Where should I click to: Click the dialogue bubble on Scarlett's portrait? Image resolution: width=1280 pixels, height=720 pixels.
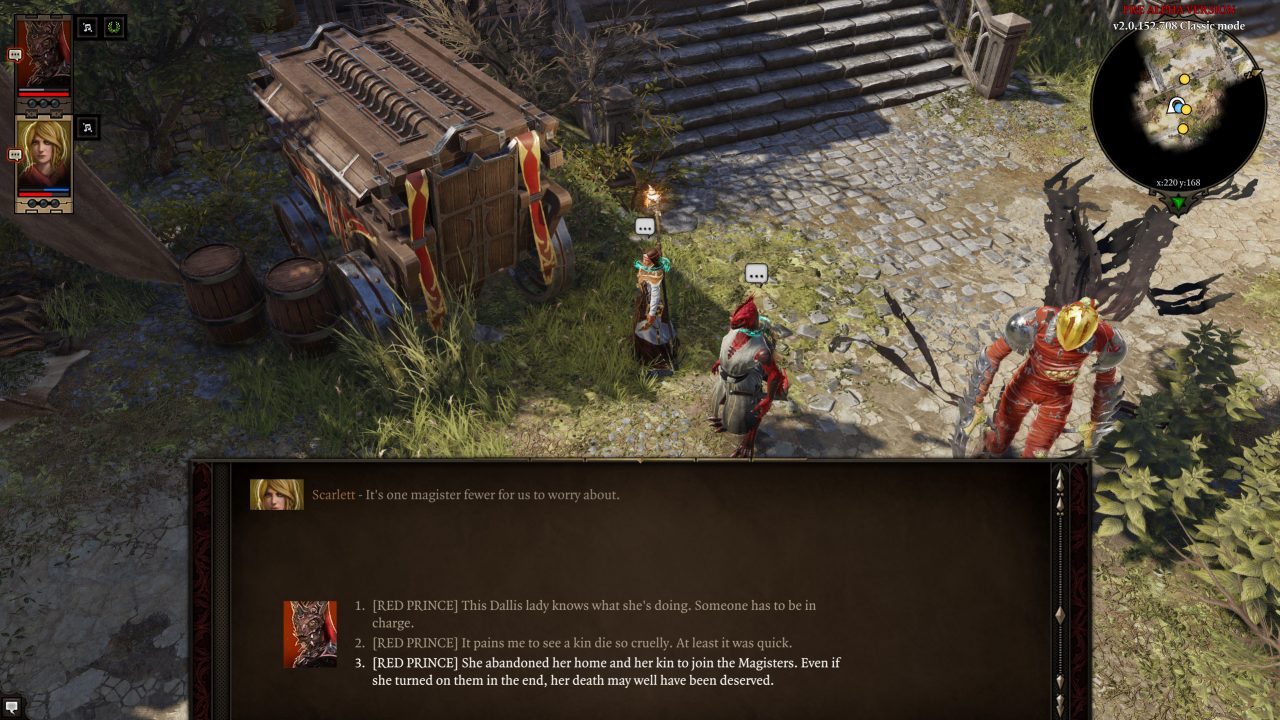click(15, 155)
